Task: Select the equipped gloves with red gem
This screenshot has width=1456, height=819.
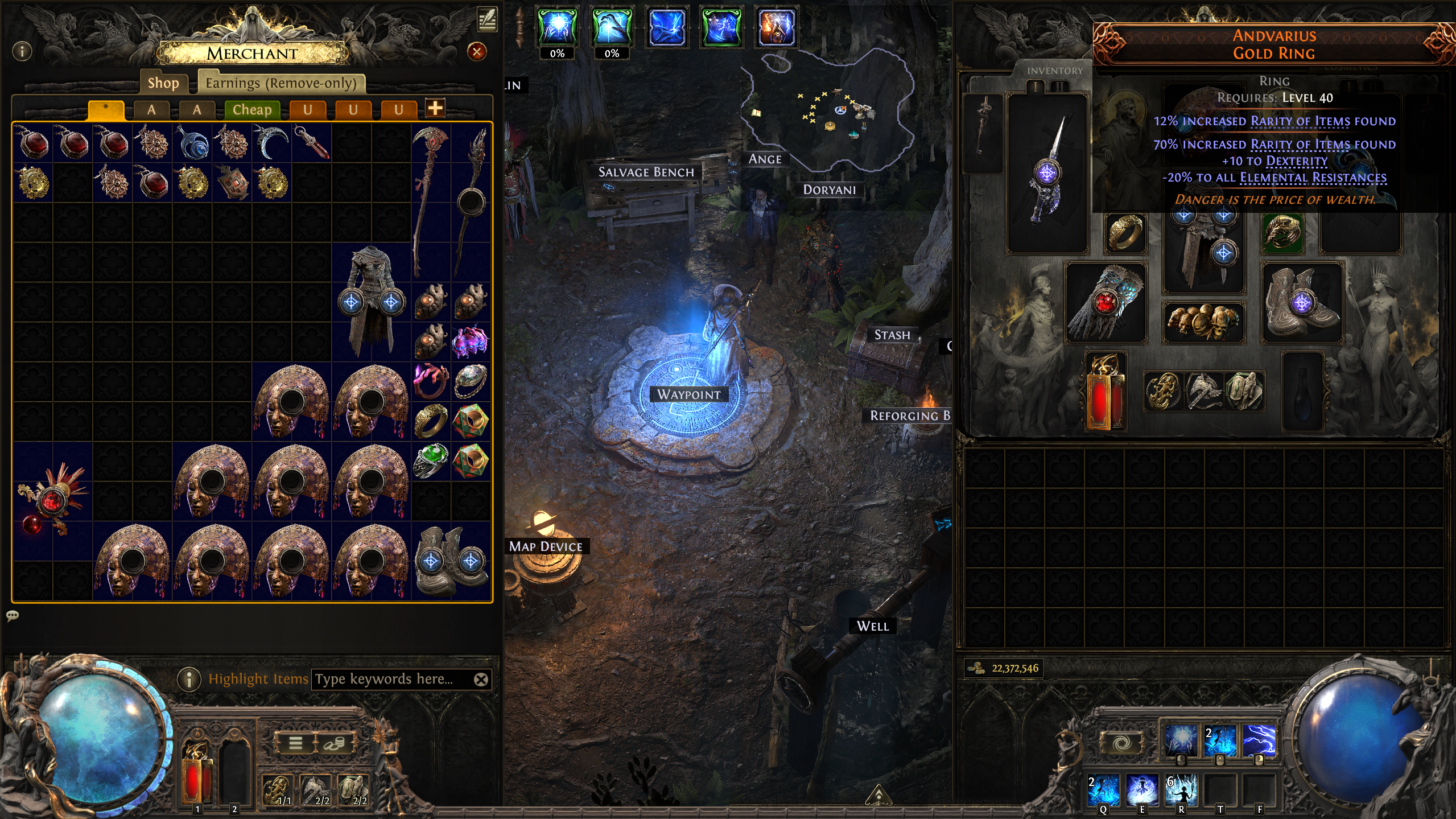Action: [1105, 303]
